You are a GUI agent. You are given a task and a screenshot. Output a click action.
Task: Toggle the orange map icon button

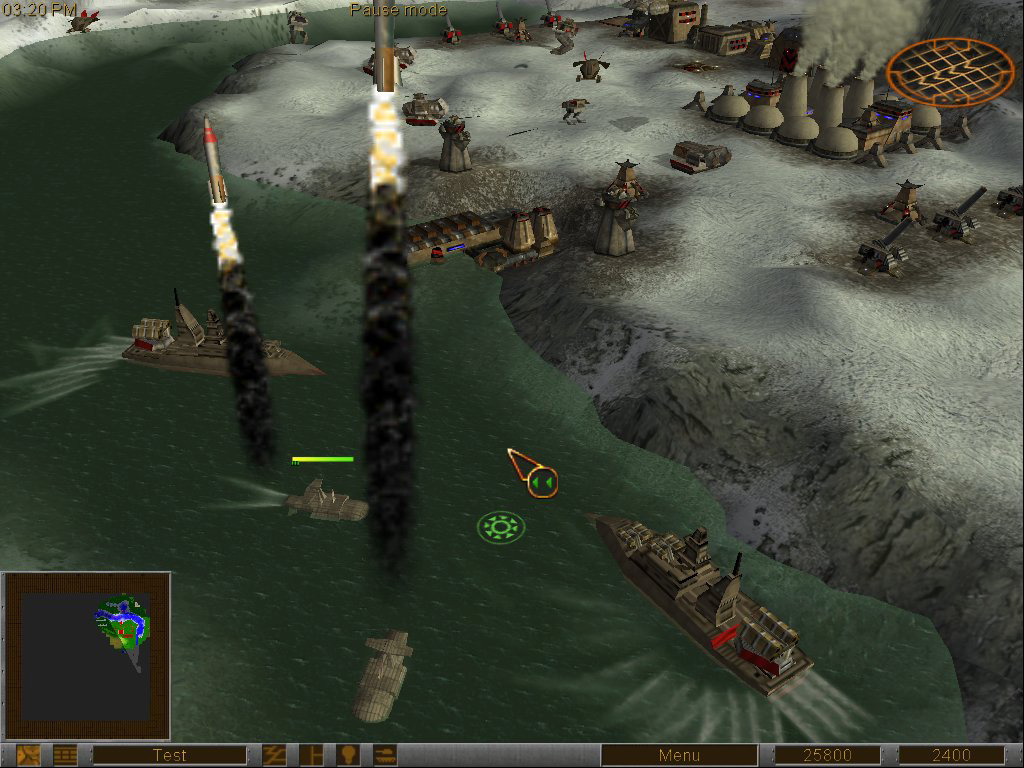tap(29, 755)
